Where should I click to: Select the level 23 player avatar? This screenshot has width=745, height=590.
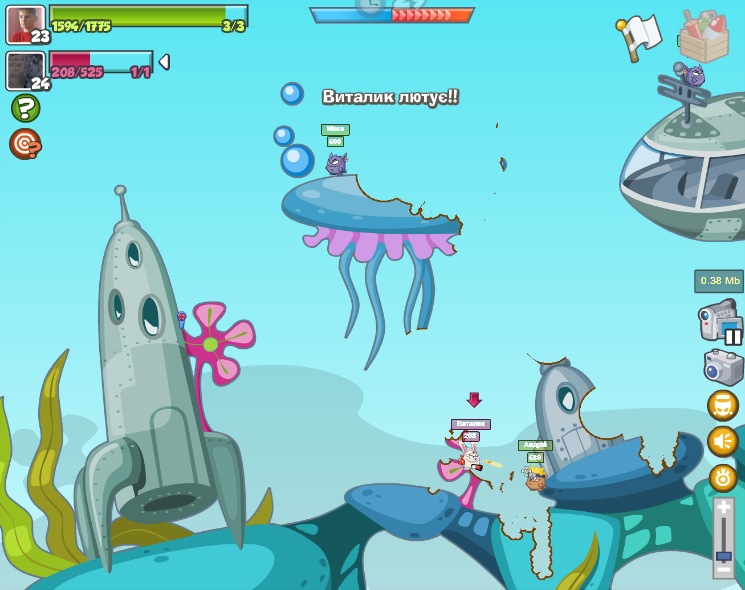pos(25,24)
